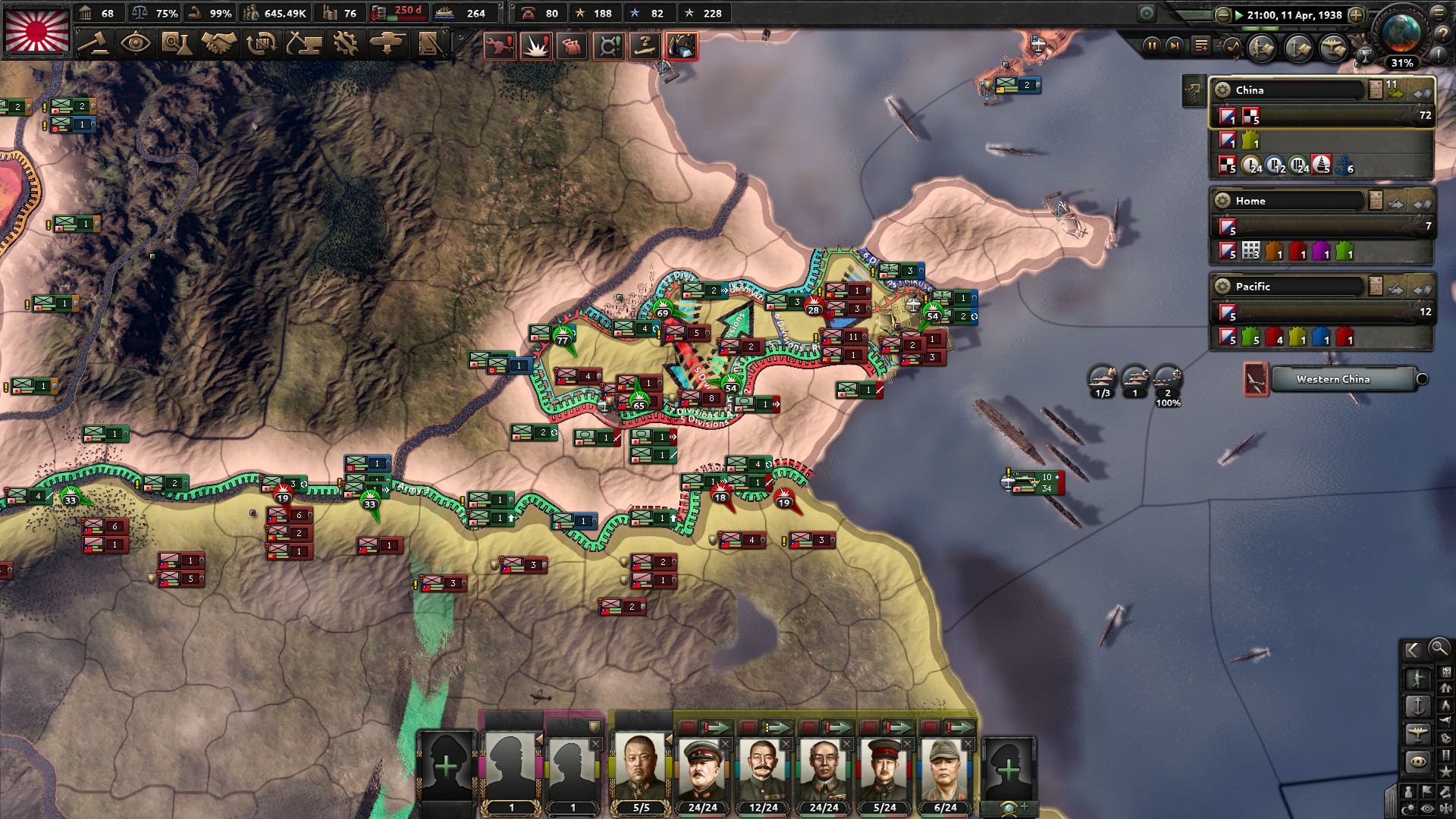Open the main game menu hamburger button
The height and width of the screenshot is (819, 1456).
[1438, 15]
